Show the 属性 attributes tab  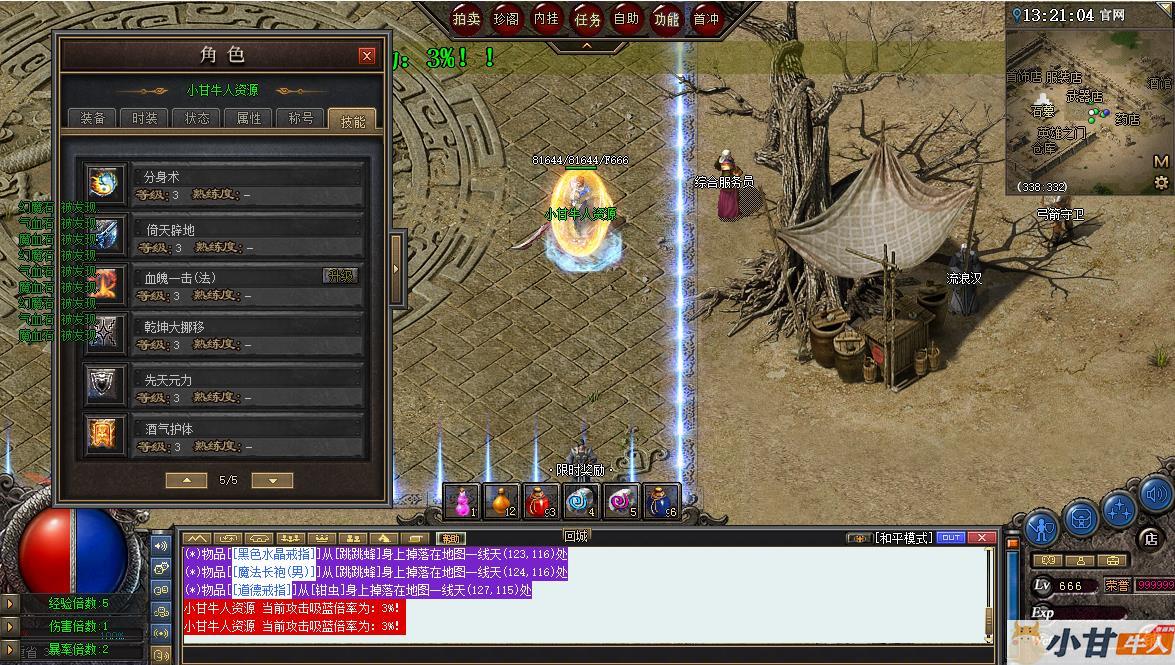point(249,118)
